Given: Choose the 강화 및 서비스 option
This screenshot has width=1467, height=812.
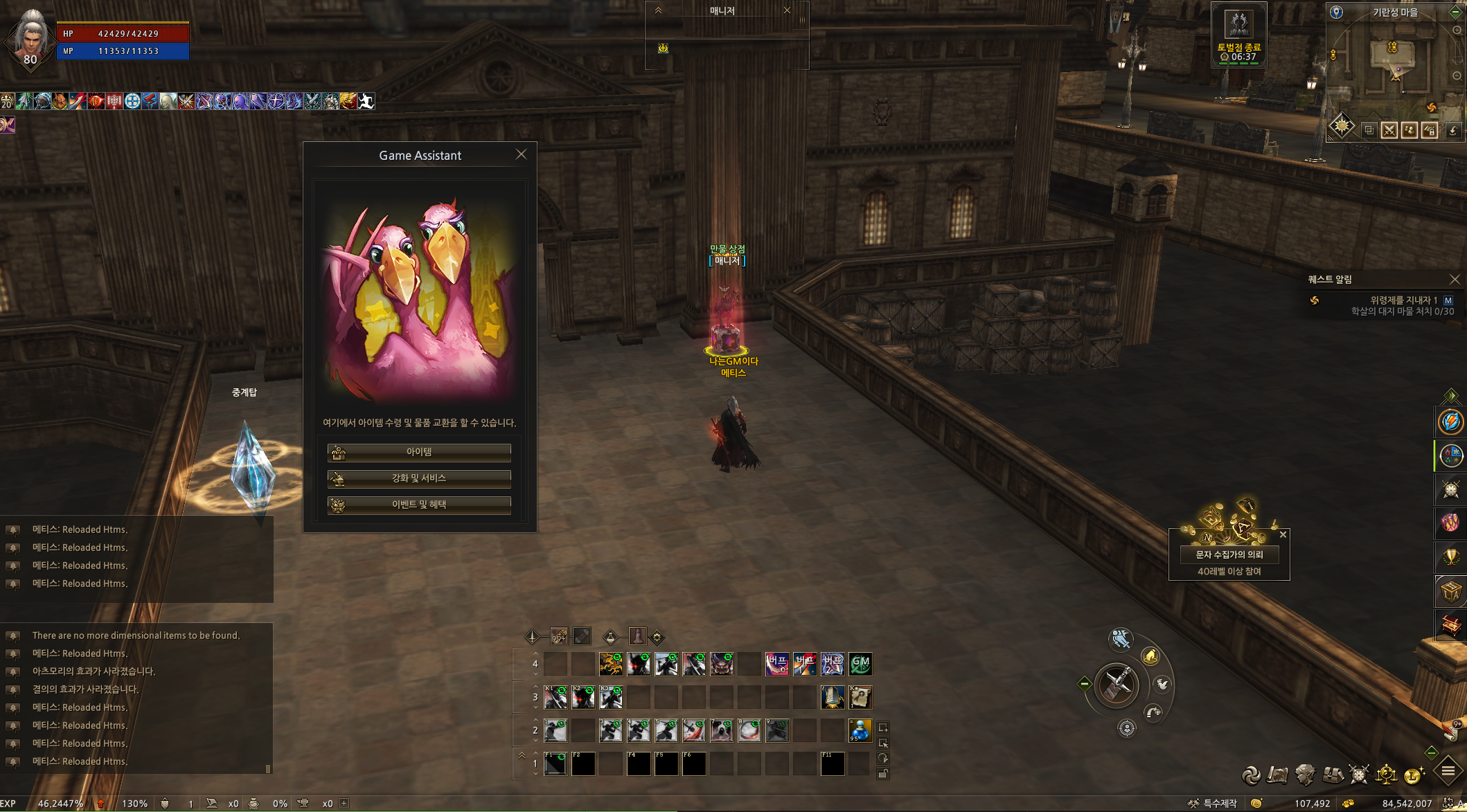Looking at the screenshot, I should pyautogui.click(x=419, y=479).
